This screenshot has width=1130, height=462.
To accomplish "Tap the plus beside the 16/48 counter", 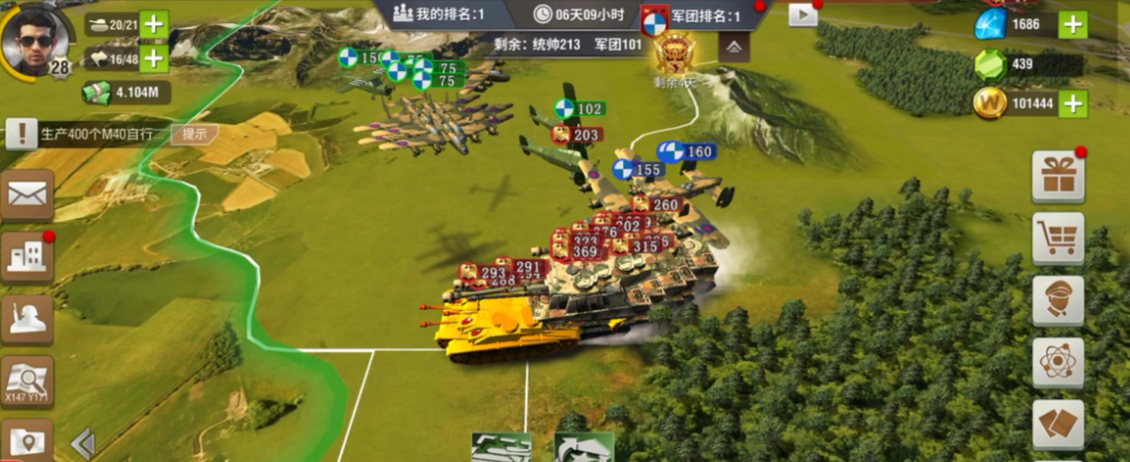I will click(x=154, y=58).
